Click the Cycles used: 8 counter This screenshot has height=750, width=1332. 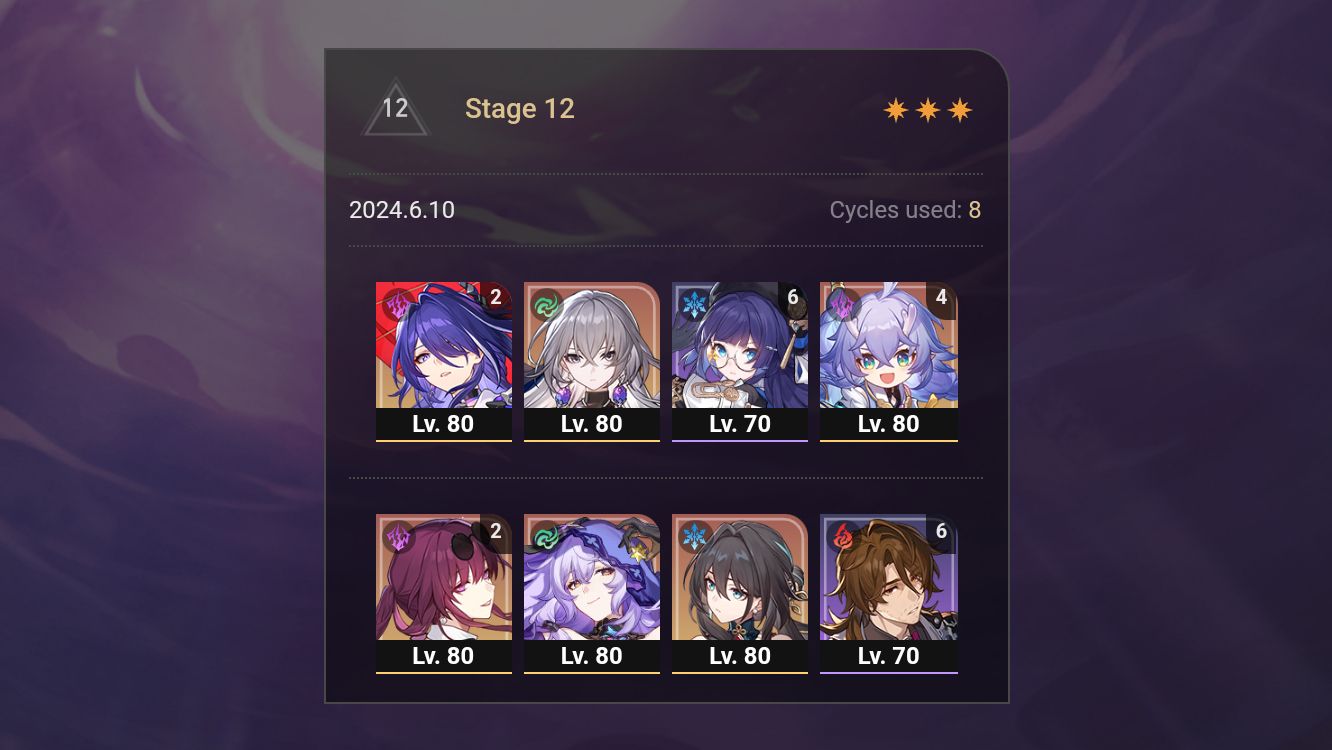pos(904,210)
